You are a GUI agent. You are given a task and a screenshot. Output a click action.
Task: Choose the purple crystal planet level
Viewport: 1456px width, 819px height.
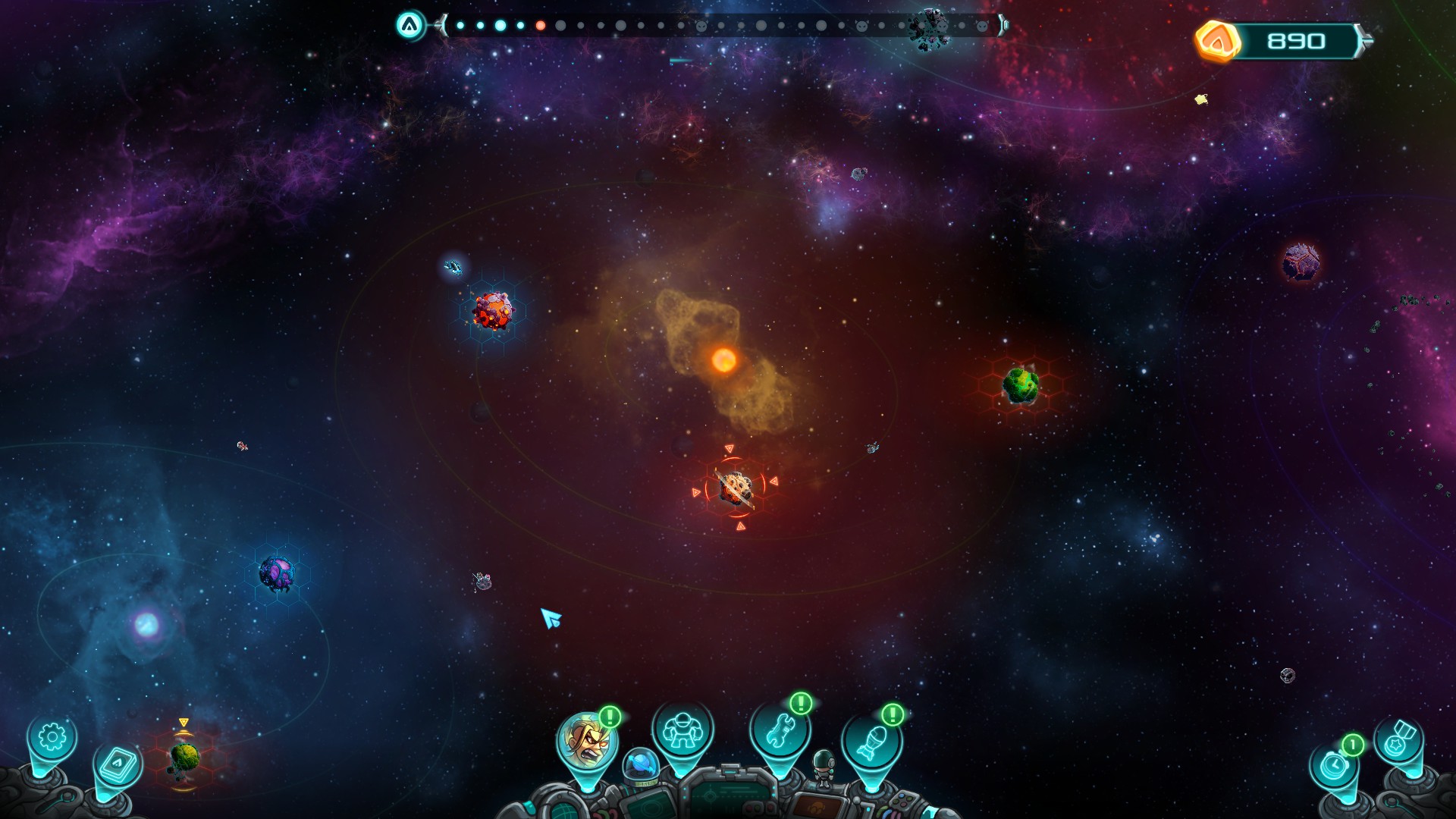pyautogui.click(x=276, y=573)
